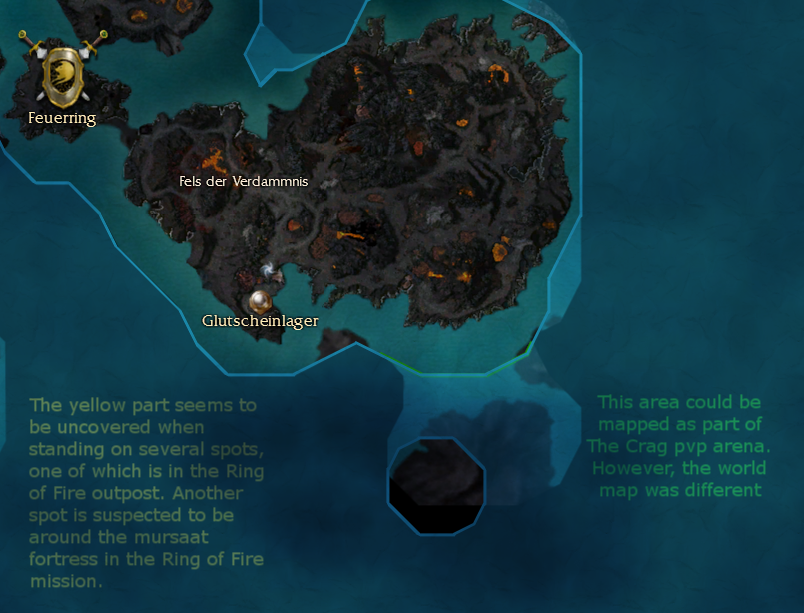This screenshot has height=613, width=804.
Task: Select the Feuerring mission shield marker
Action: tap(62, 73)
